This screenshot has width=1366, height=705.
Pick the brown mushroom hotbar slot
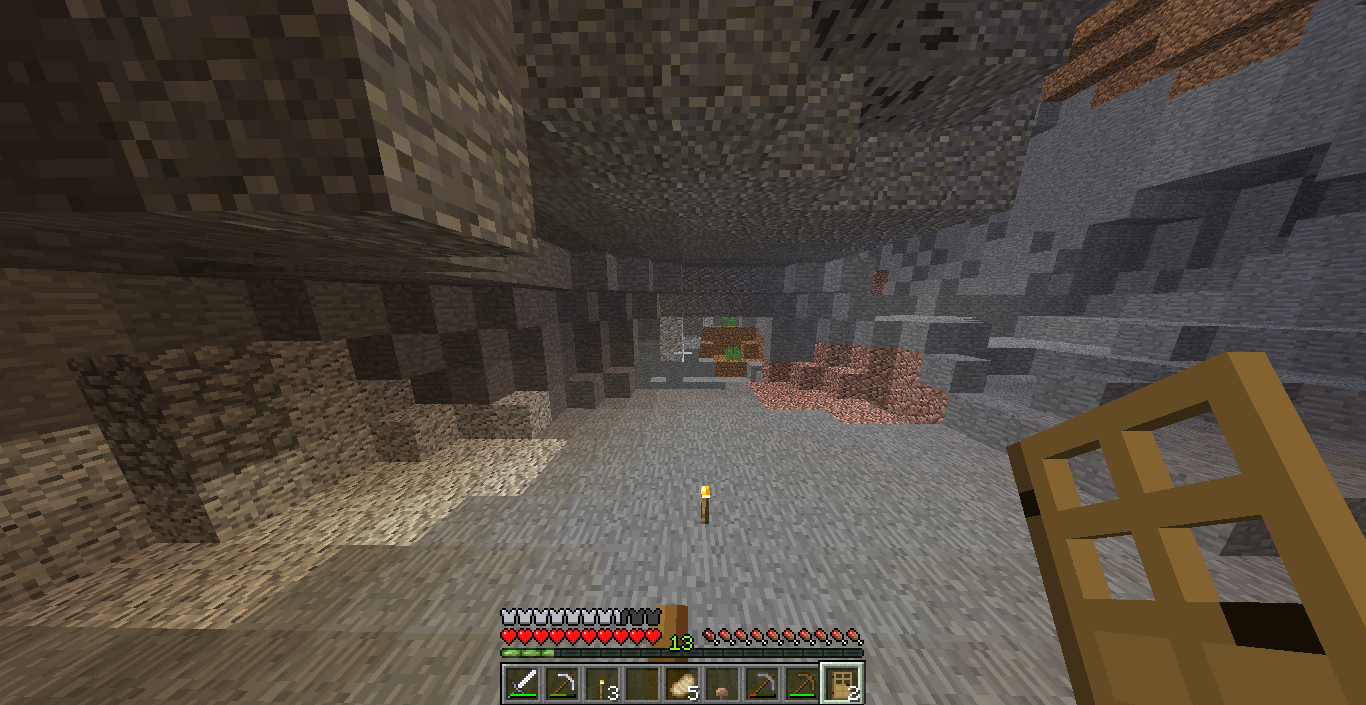point(722,684)
